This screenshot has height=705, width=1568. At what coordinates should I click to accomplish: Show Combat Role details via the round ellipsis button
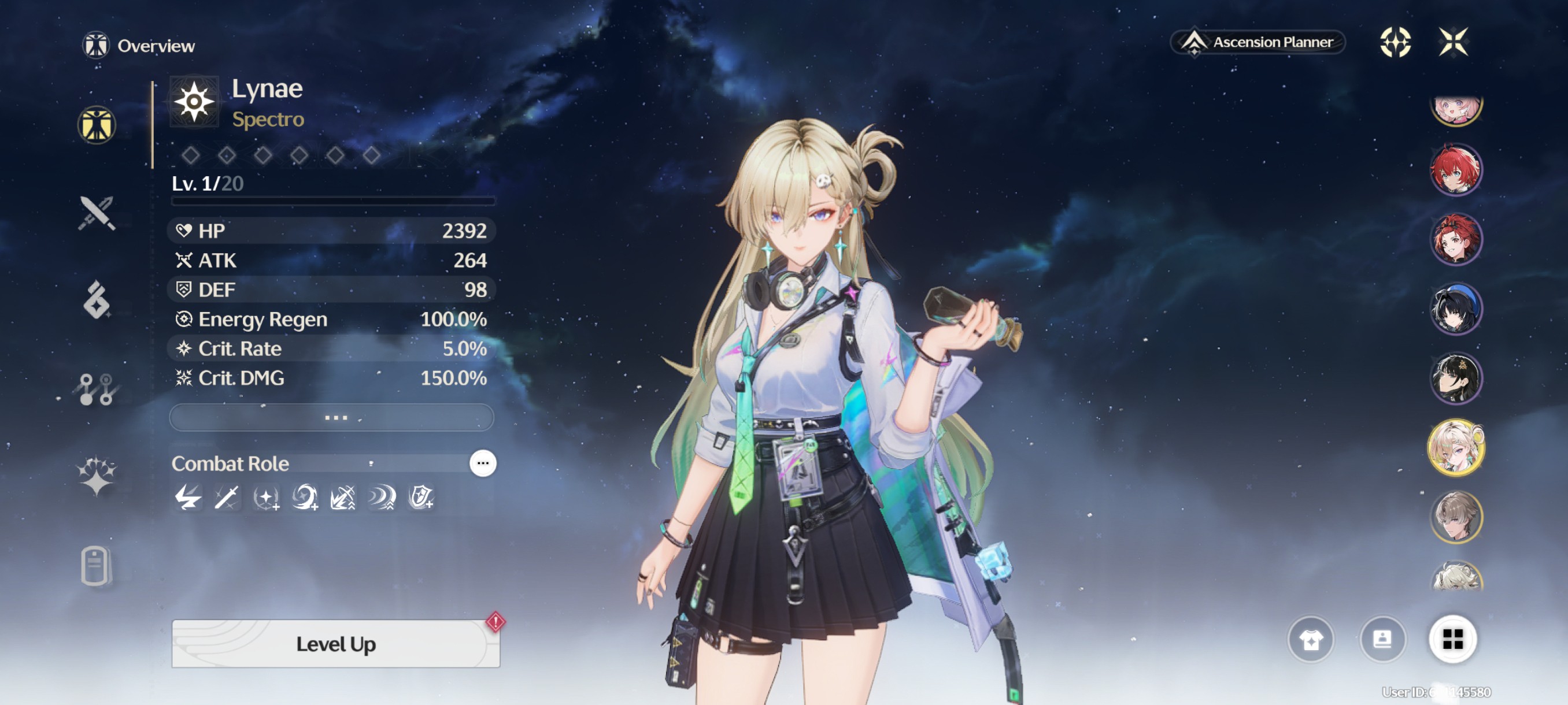tap(483, 463)
